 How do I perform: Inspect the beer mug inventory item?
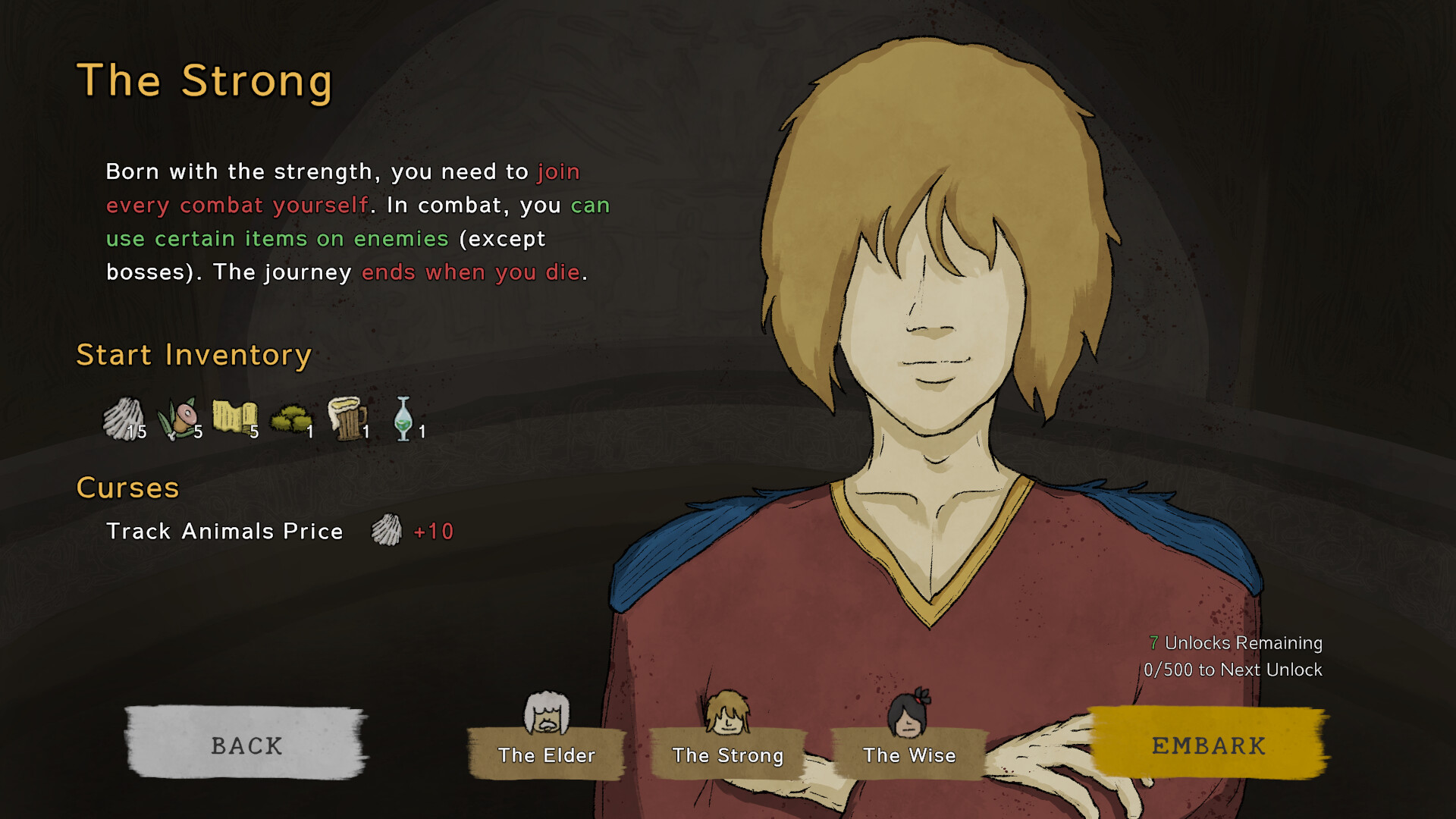347,419
